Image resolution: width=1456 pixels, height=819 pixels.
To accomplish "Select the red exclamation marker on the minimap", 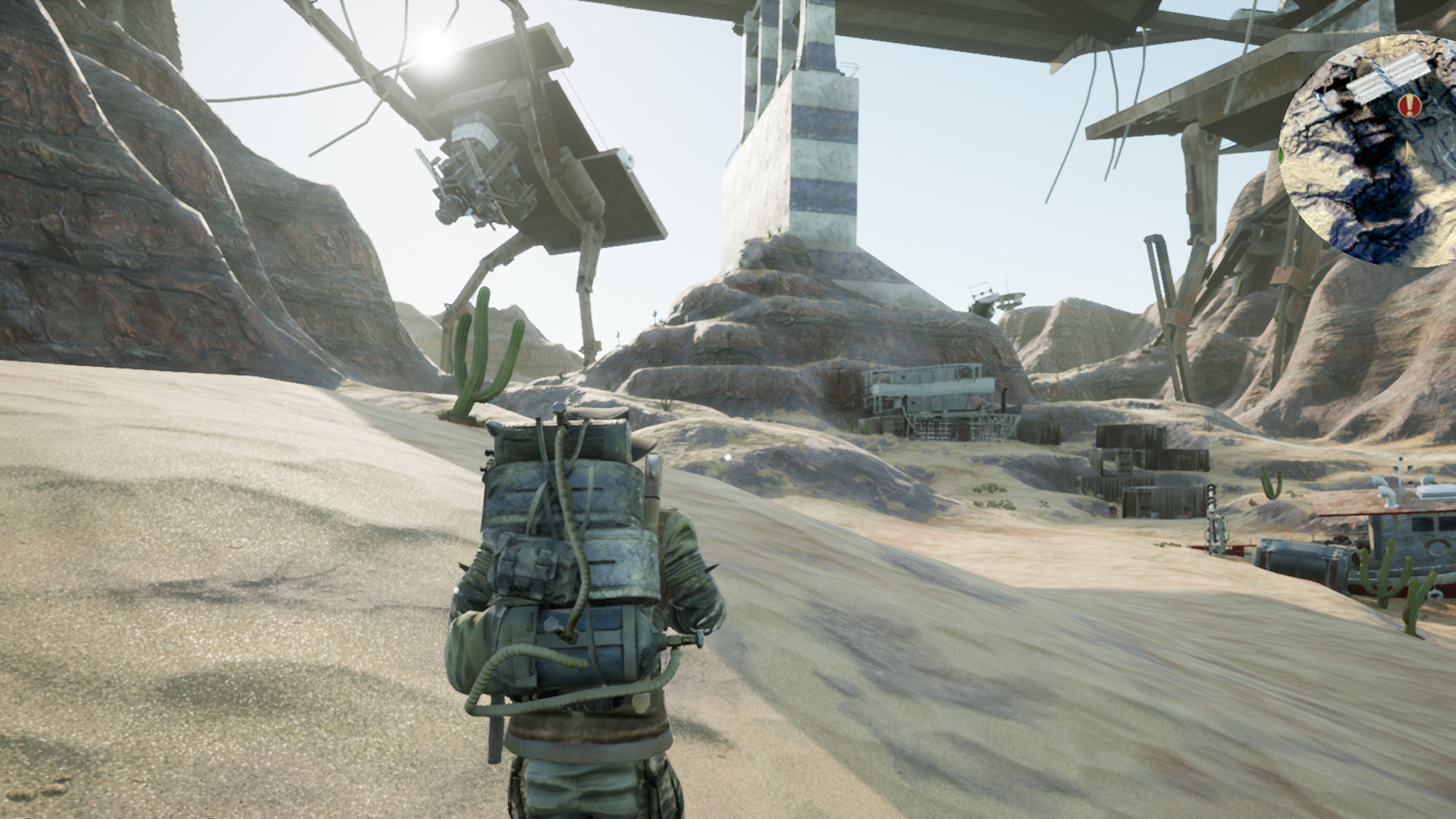I will coord(1410,105).
